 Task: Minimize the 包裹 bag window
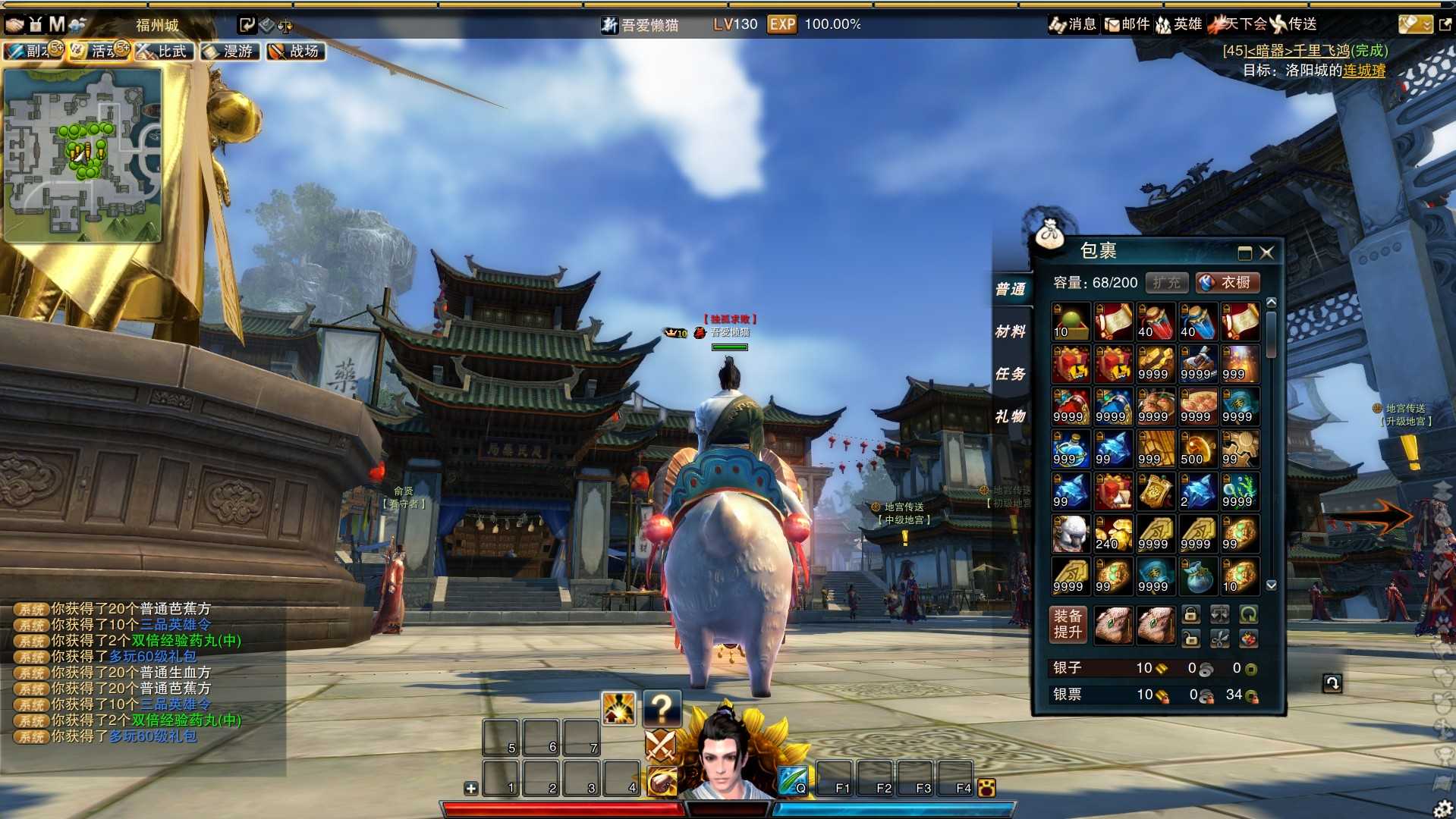click(1244, 253)
